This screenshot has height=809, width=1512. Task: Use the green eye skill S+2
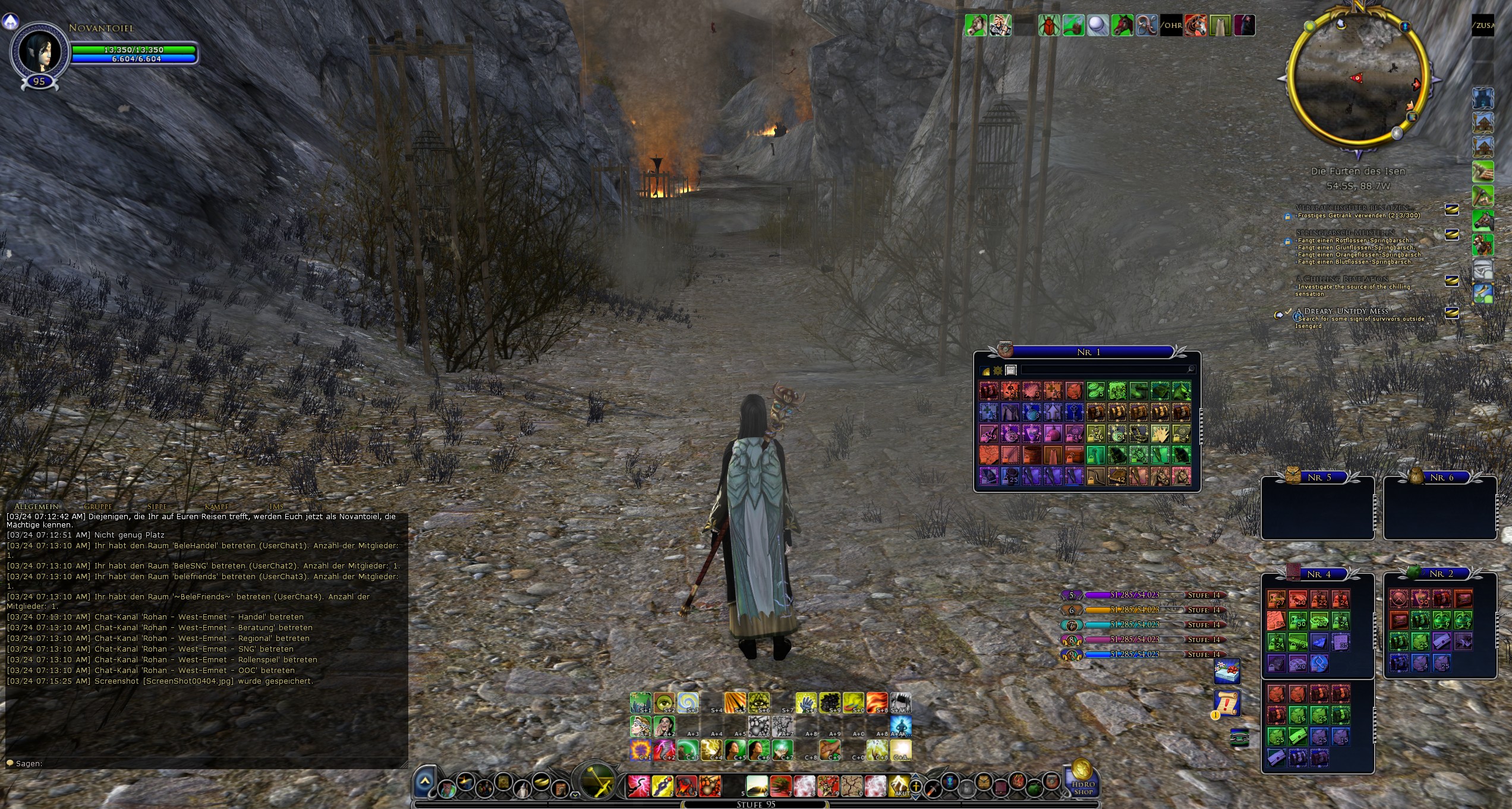pyautogui.click(x=664, y=703)
